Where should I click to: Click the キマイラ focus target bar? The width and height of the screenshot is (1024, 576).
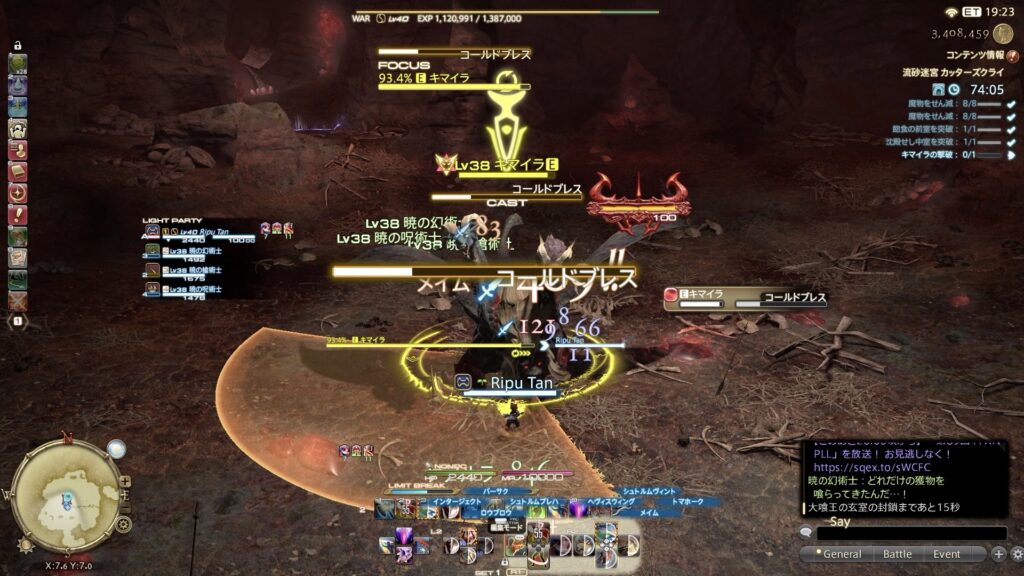tap(454, 82)
